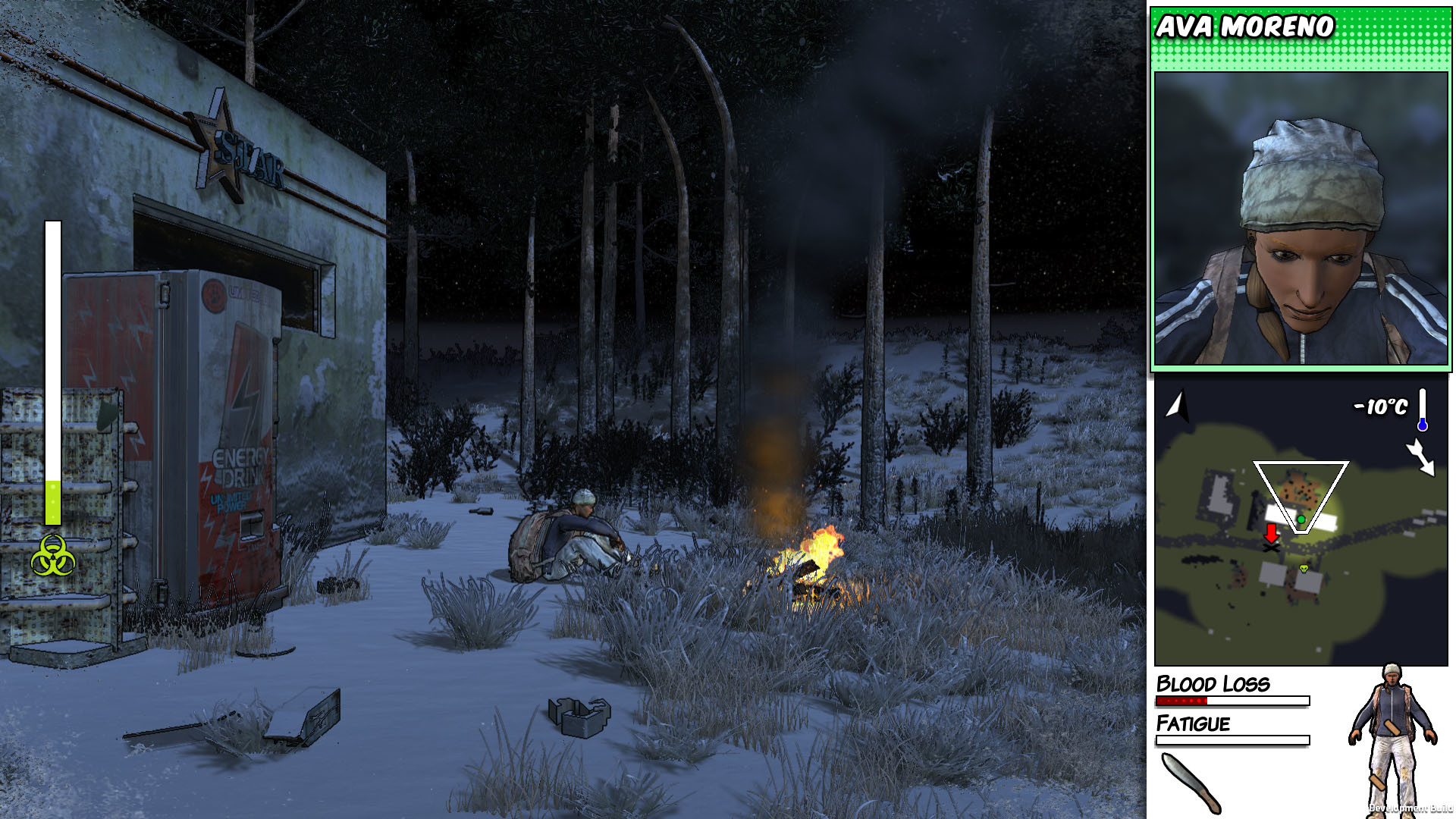1456x819 pixels.
Task: Click the red arrow waypoint marker on minimap
Action: click(1271, 532)
